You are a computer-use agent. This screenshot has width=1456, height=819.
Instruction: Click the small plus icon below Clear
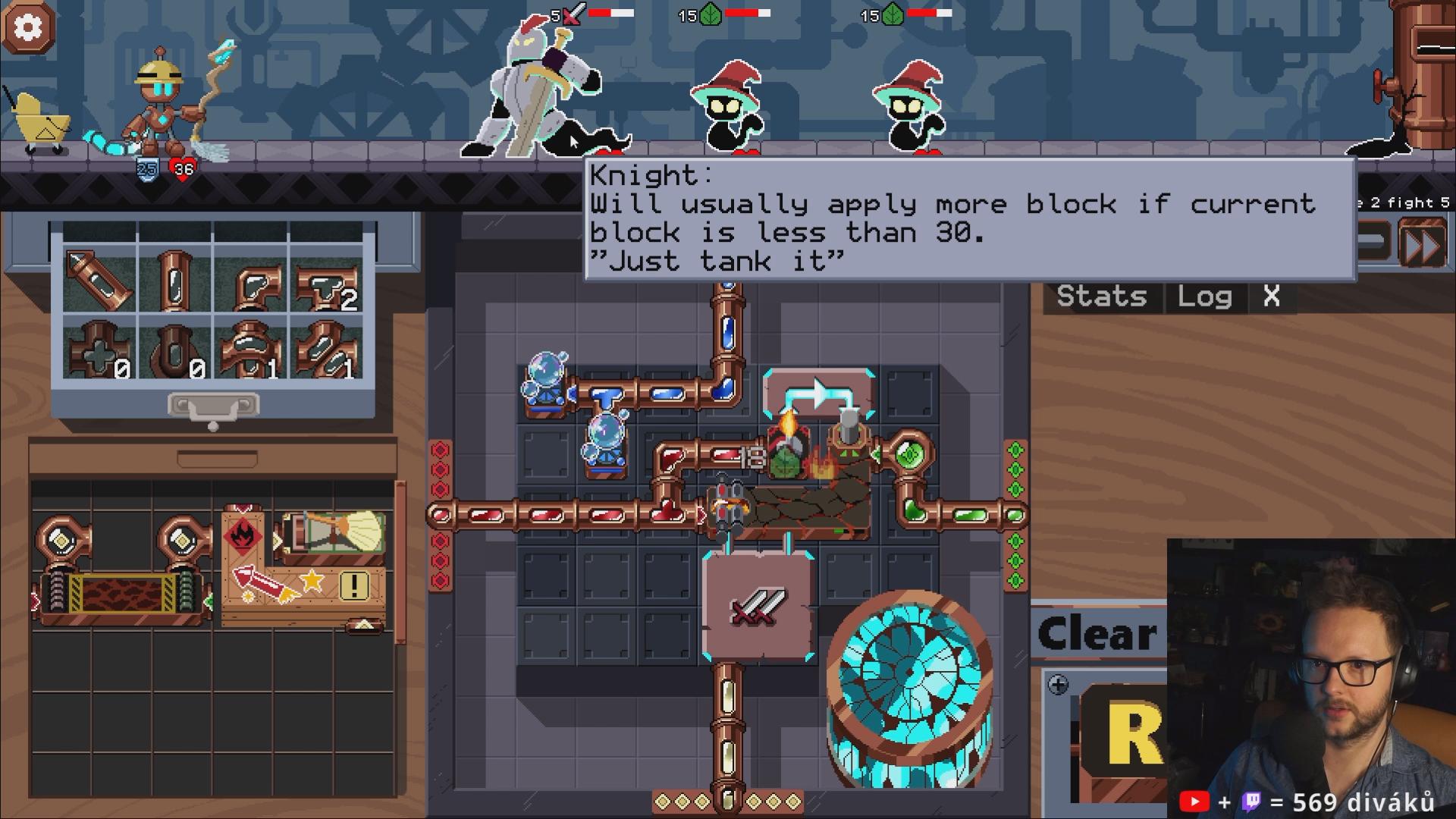1058,686
